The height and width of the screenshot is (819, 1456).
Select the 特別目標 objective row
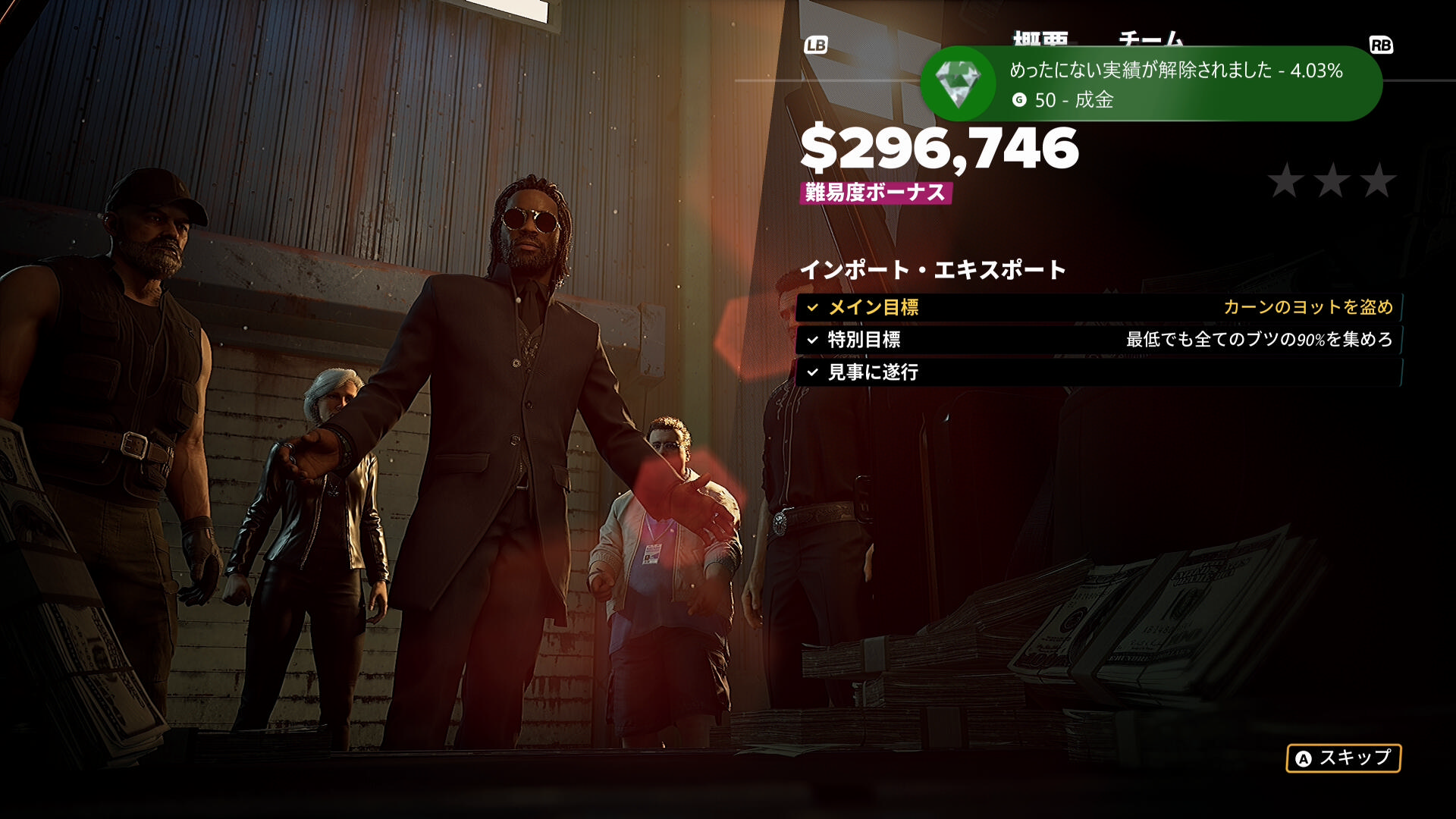click(x=1098, y=340)
